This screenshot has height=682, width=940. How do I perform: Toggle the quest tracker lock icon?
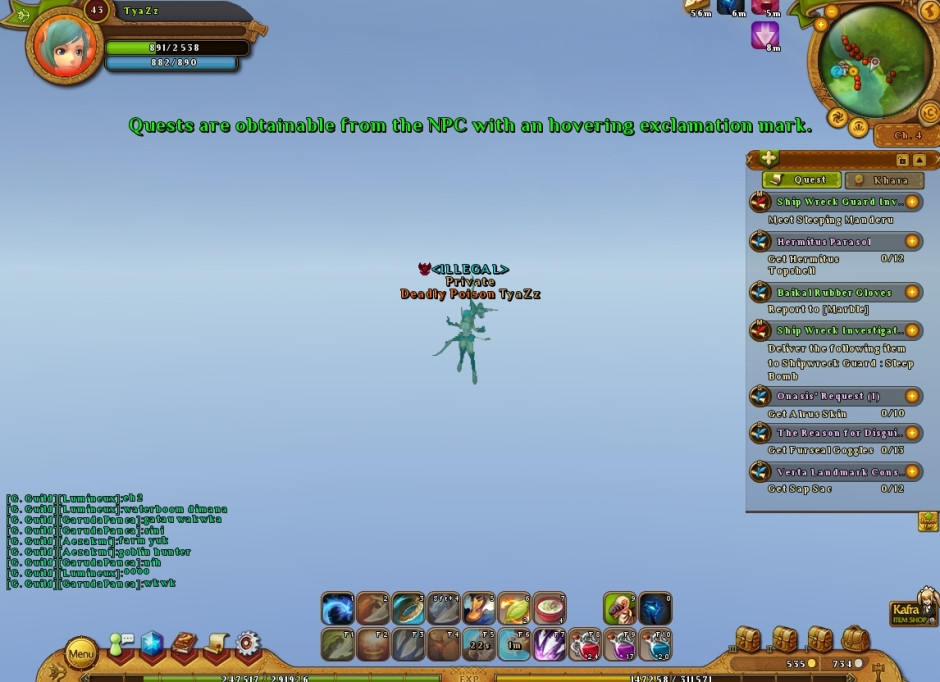pyautogui.click(x=902, y=160)
